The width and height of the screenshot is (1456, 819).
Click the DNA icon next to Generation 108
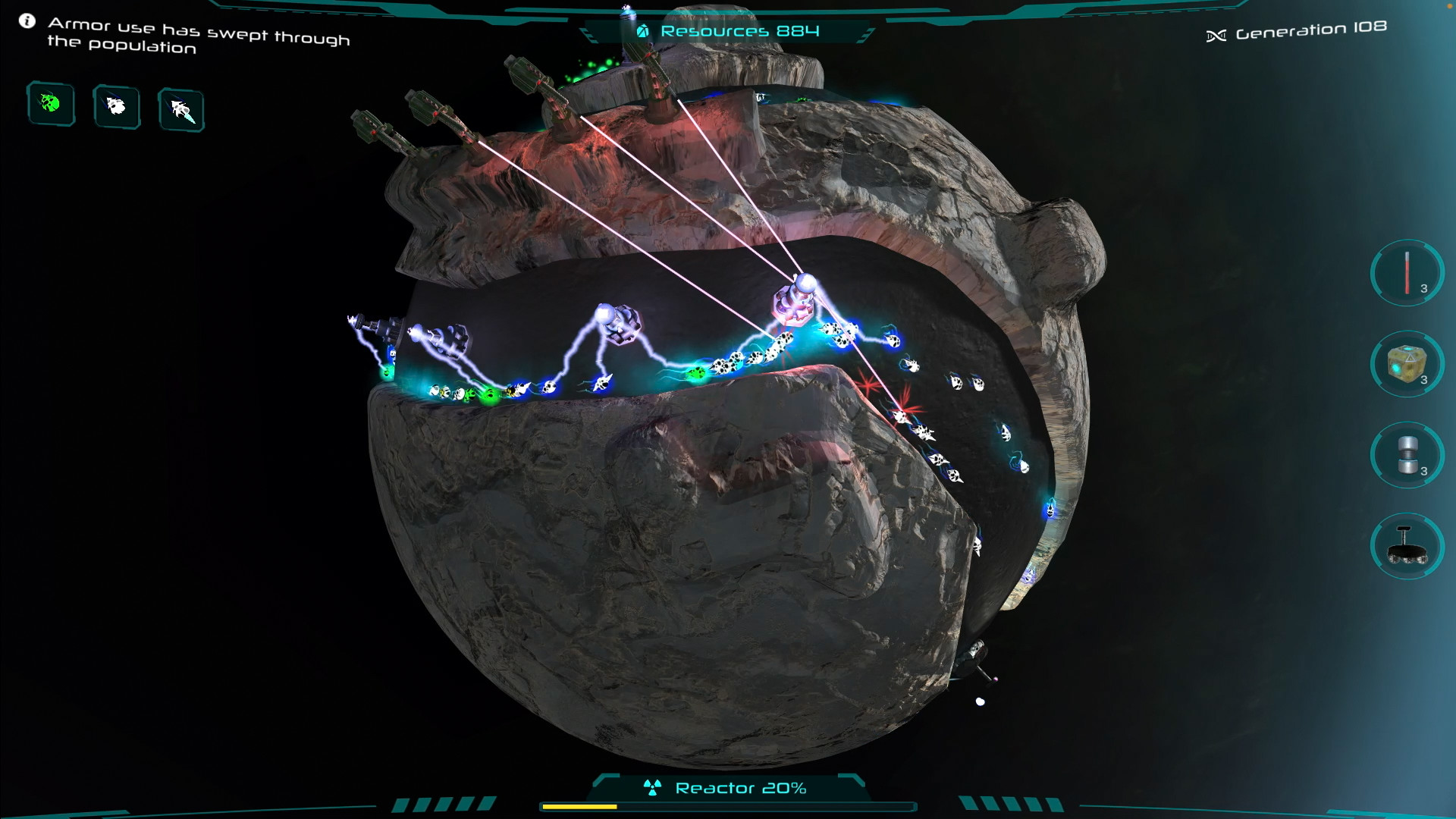tap(1217, 35)
